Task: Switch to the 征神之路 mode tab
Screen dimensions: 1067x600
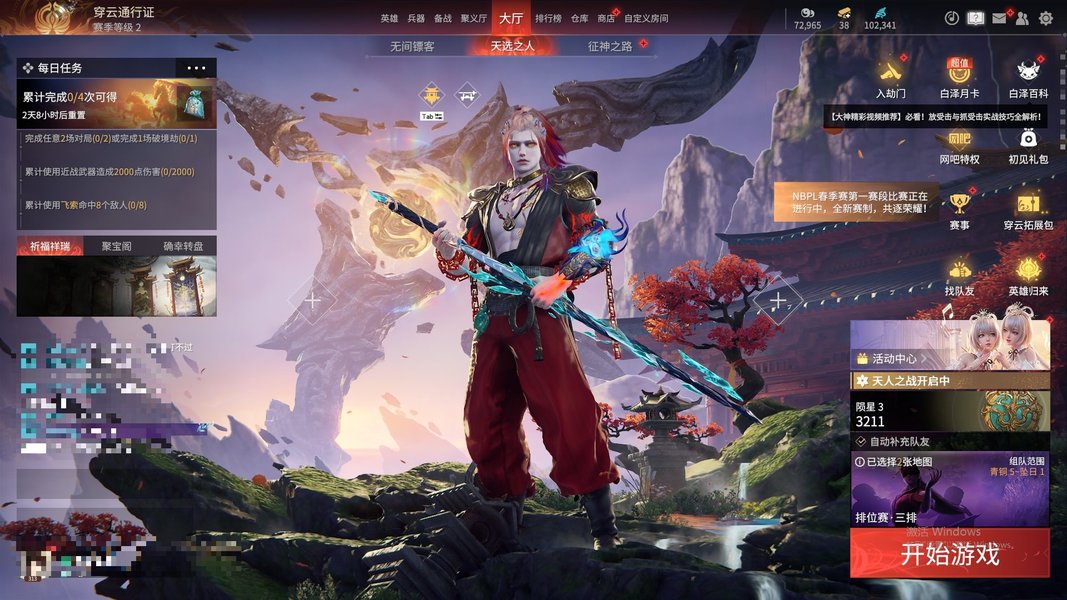Action: 610,46
